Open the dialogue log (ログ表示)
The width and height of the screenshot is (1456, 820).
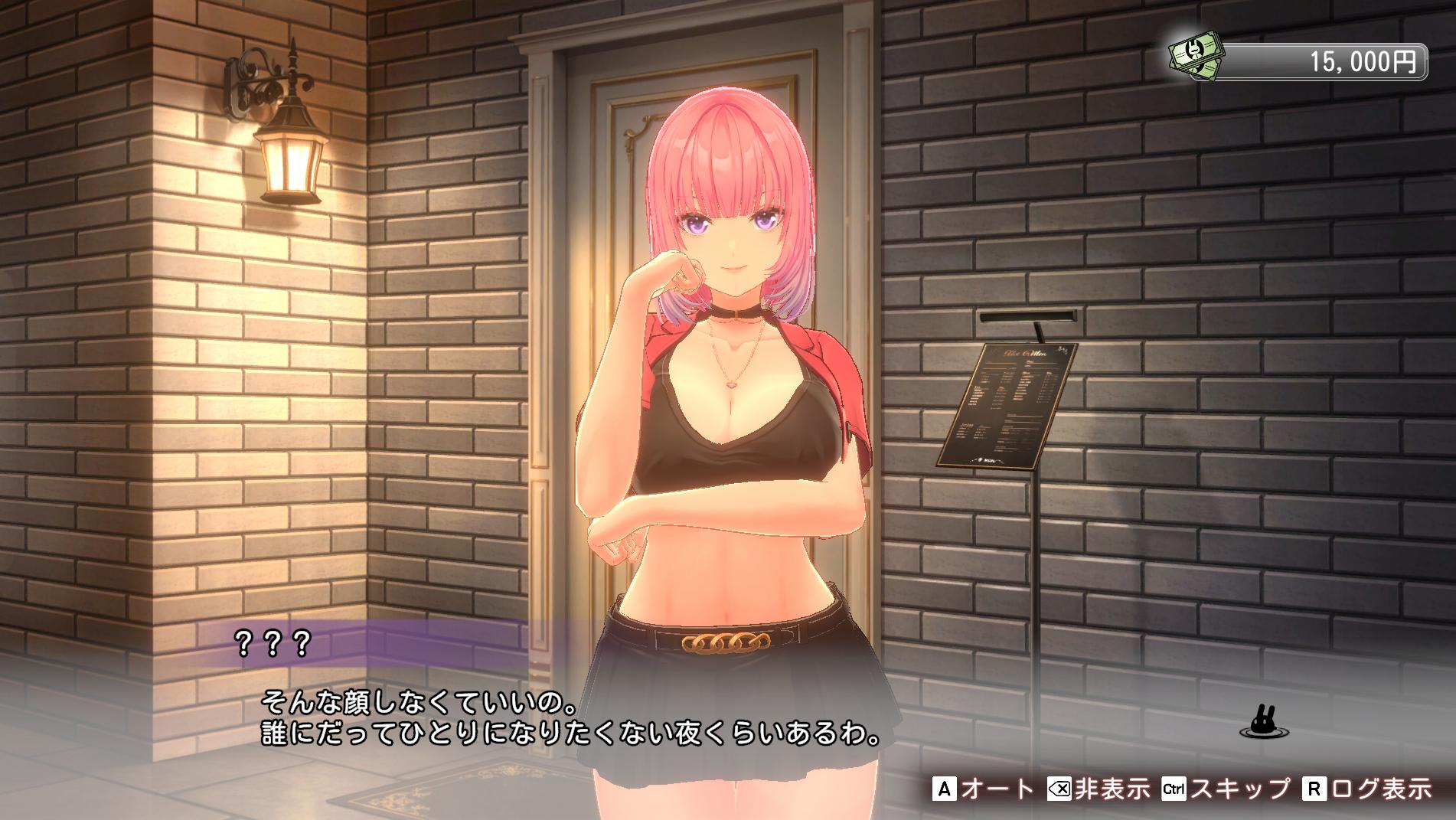tap(1367, 788)
